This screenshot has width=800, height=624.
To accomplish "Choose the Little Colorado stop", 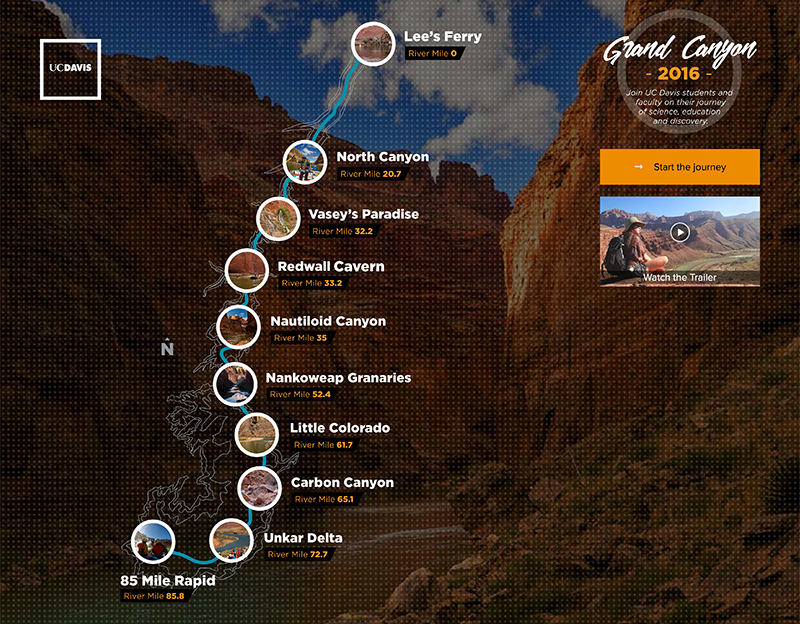I will coord(256,433).
